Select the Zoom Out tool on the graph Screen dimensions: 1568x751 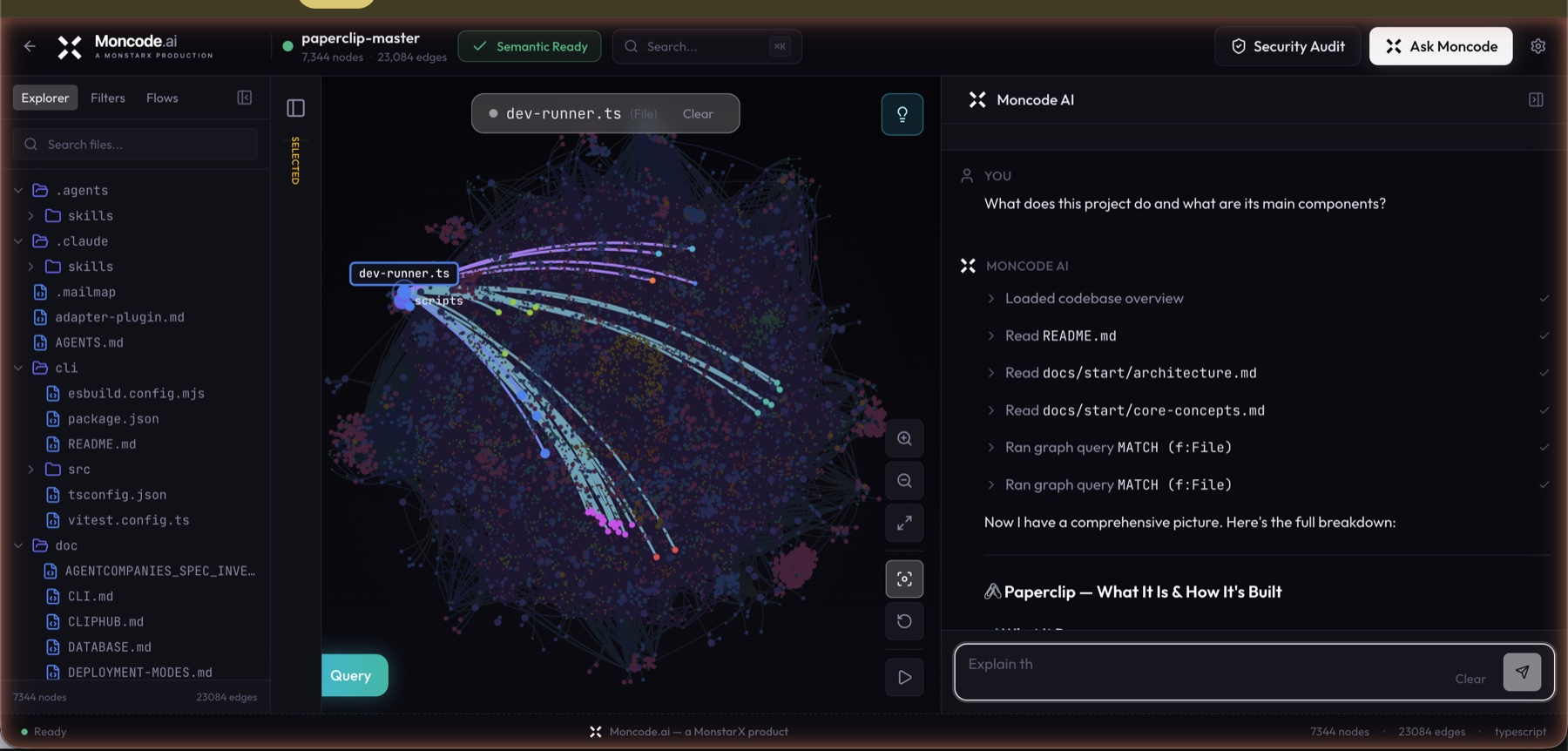tap(904, 480)
